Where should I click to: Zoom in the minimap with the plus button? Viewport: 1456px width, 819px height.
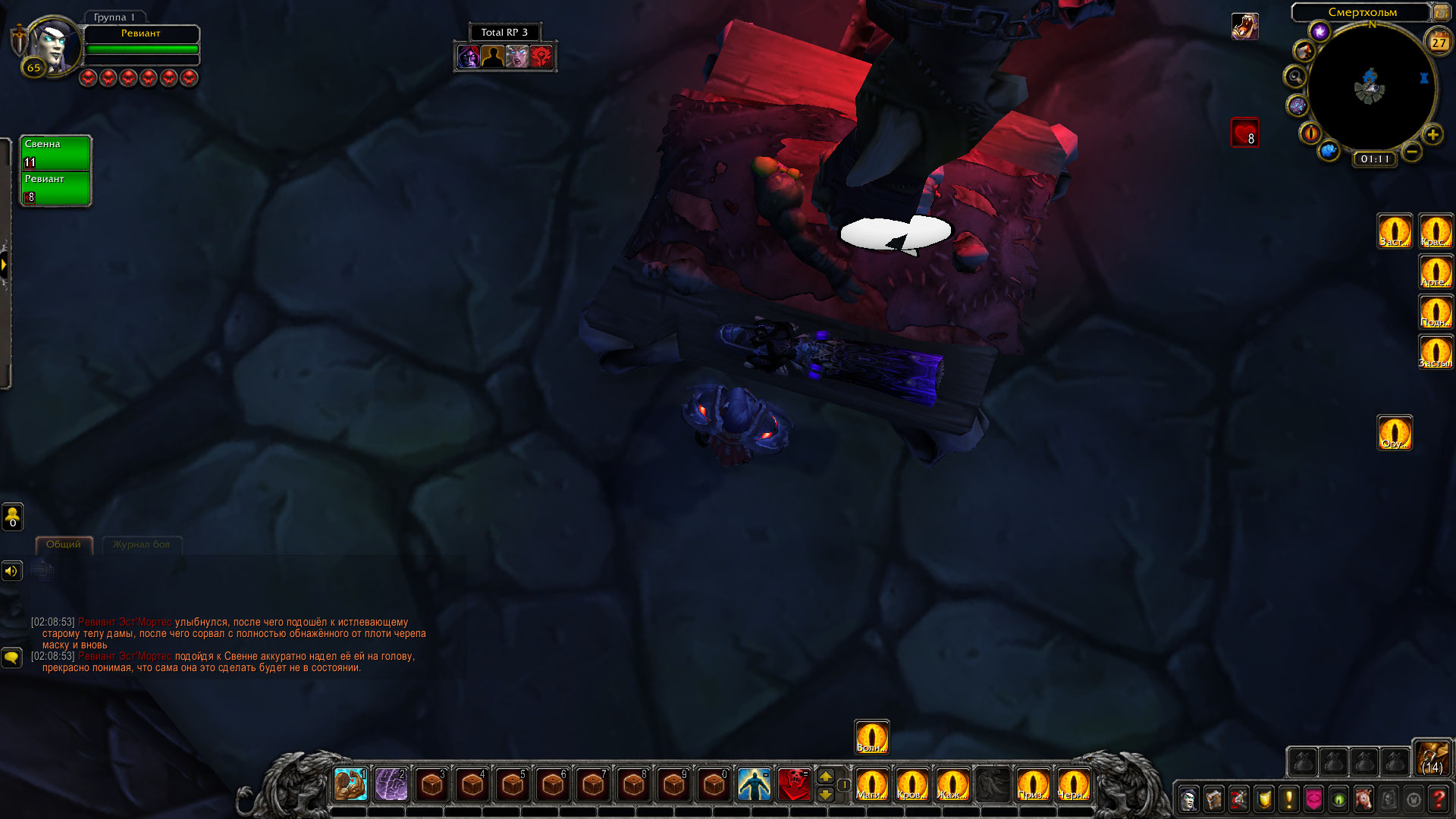pos(1432,135)
